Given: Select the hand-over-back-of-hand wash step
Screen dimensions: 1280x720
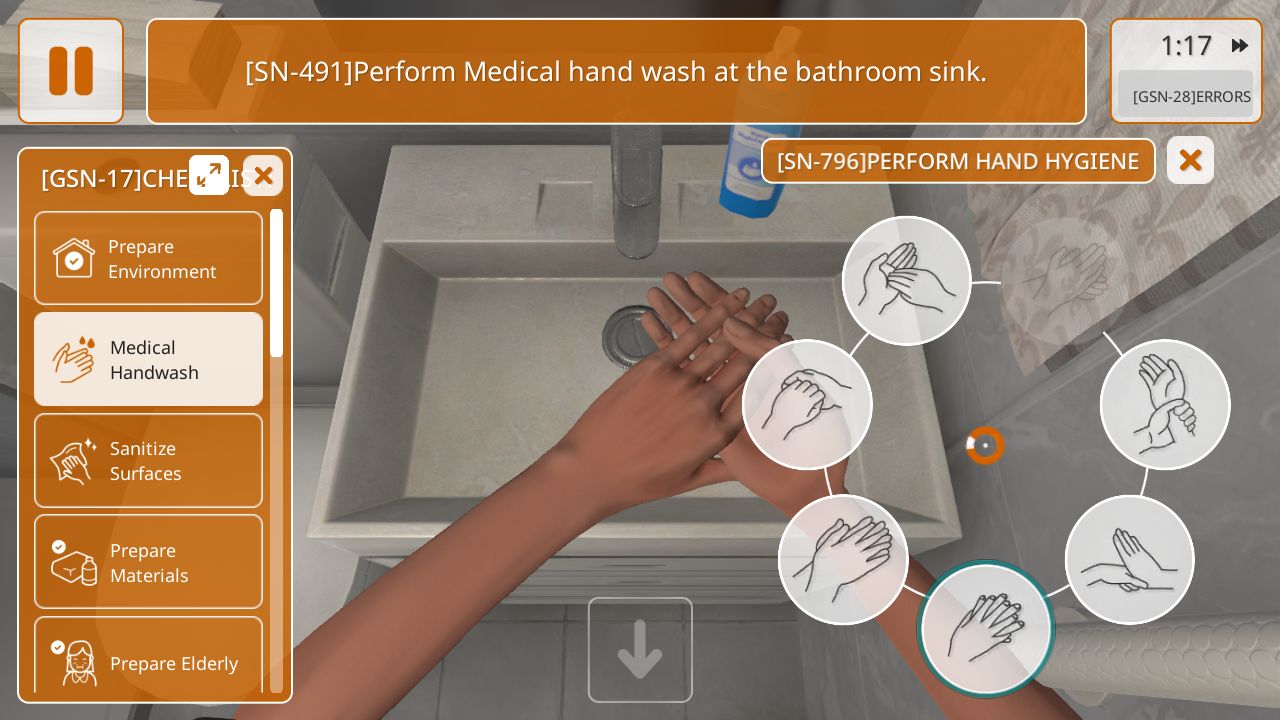Looking at the screenshot, I should coord(843,559).
